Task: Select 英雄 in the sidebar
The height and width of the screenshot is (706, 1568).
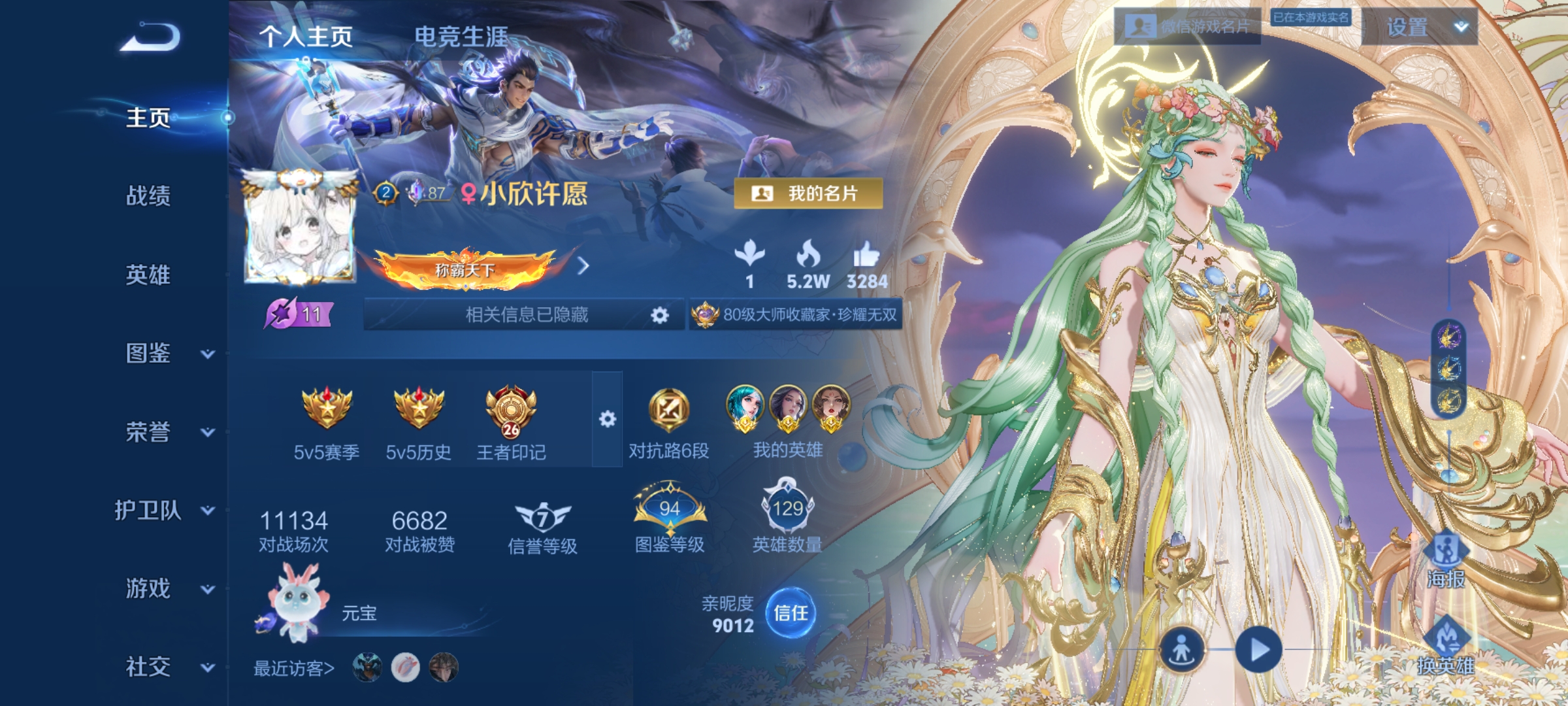Action: tap(148, 275)
